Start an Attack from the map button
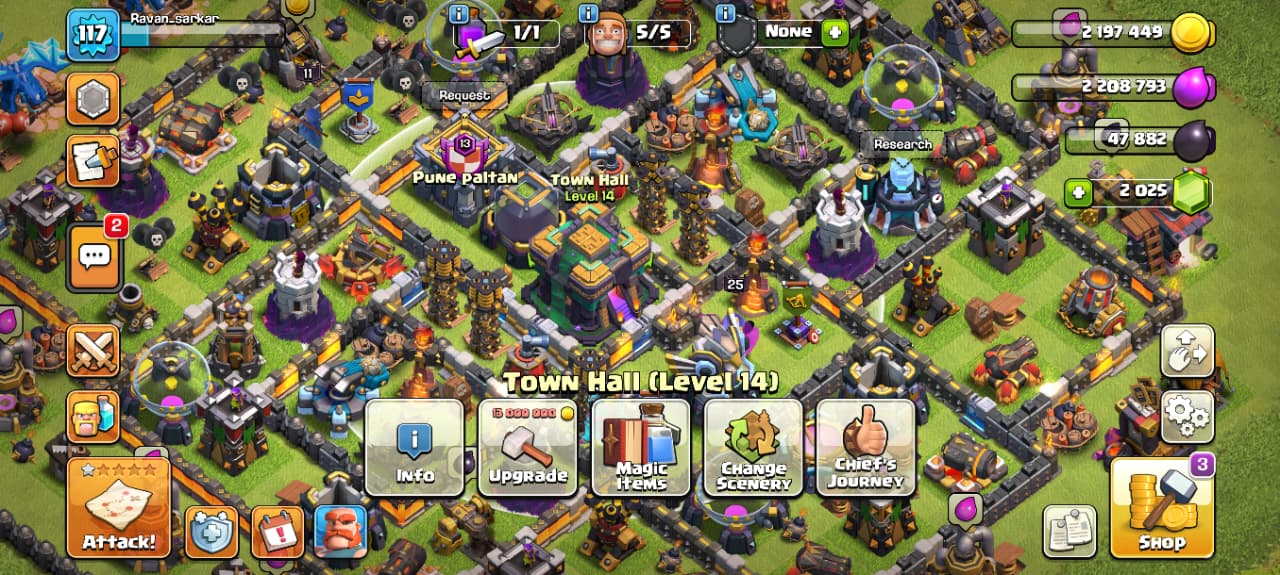This screenshot has width=1280, height=575. tap(118, 506)
